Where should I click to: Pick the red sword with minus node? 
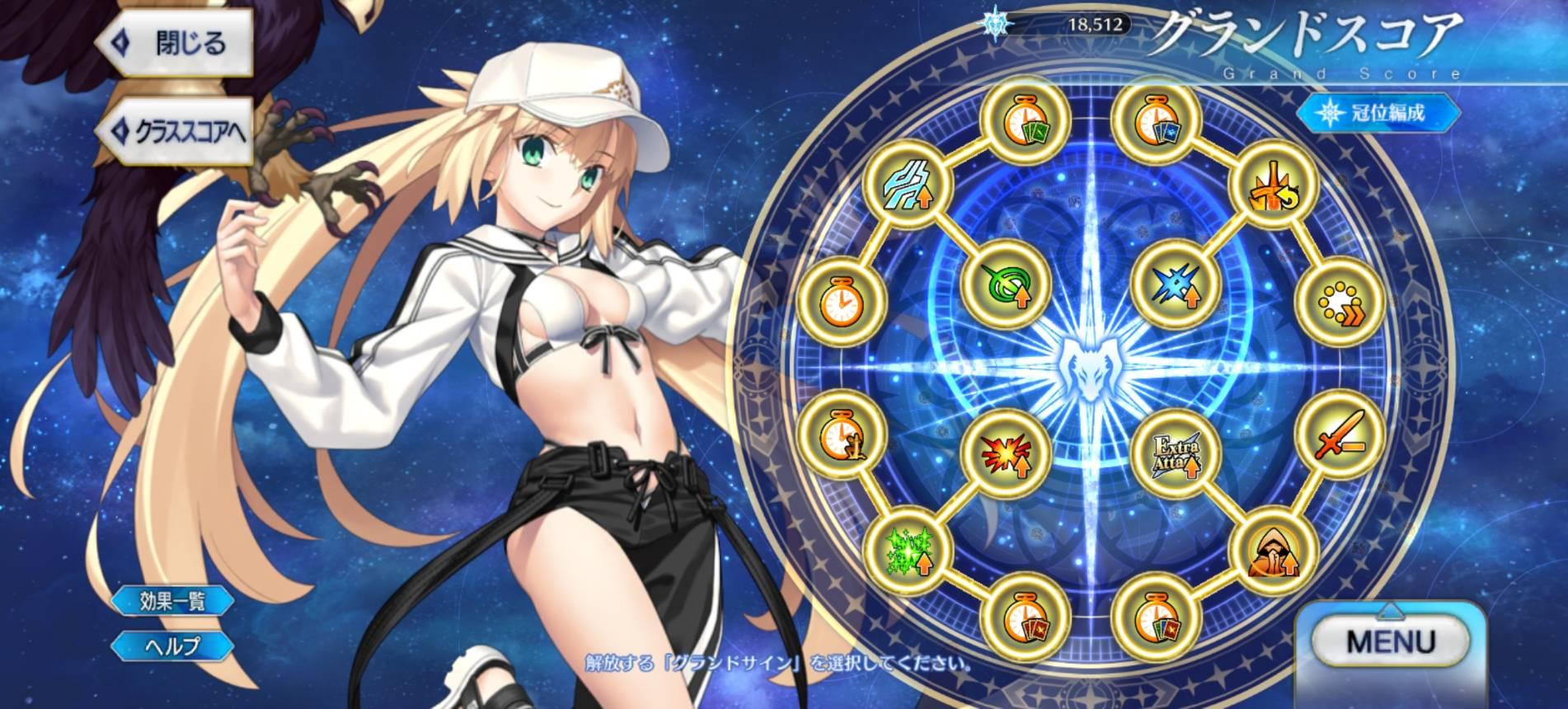point(1340,433)
